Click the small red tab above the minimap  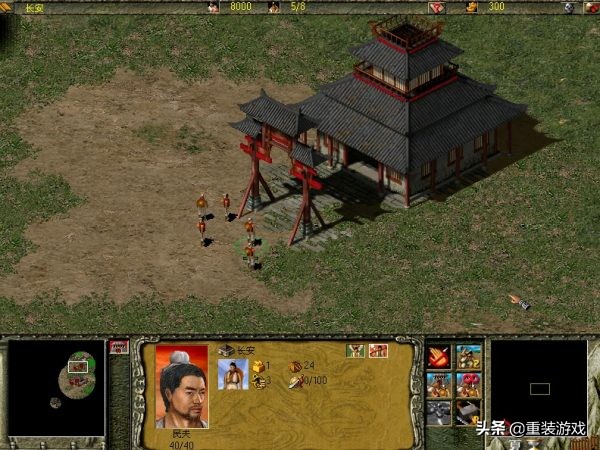click(x=118, y=346)
